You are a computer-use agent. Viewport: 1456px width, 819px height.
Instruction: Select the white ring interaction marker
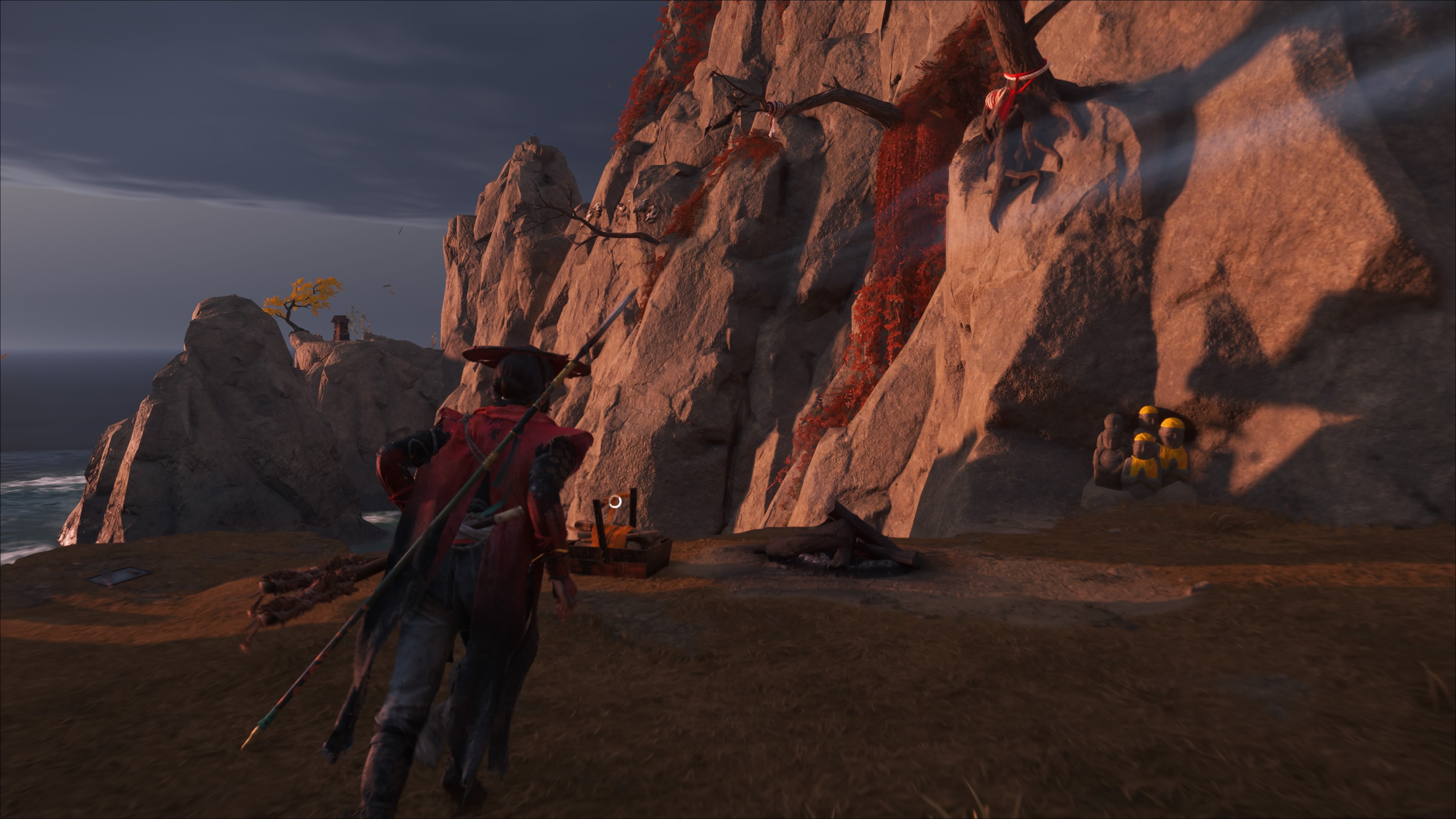[x=615, y=501]
